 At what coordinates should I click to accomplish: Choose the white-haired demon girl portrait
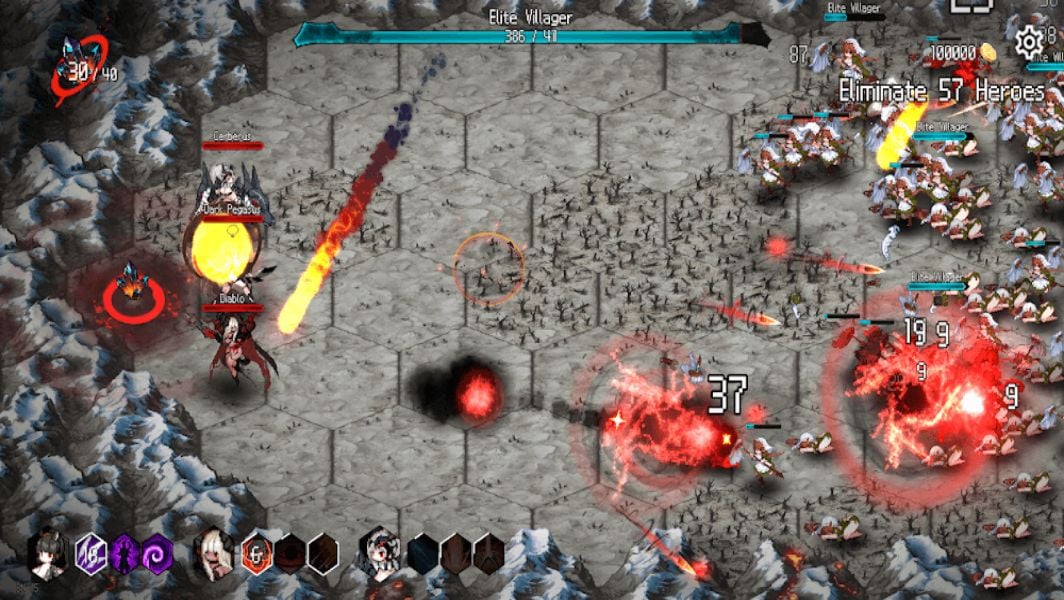[x=214, y=553]
